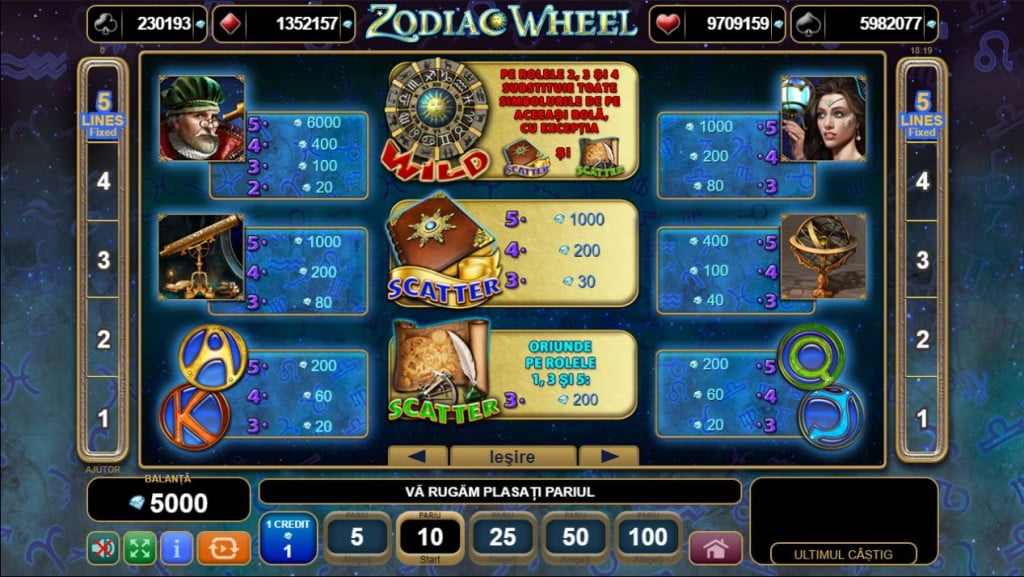This screenshot has height=577, width=1024.
Task: Open the blue info button
Action: (176, 547)
